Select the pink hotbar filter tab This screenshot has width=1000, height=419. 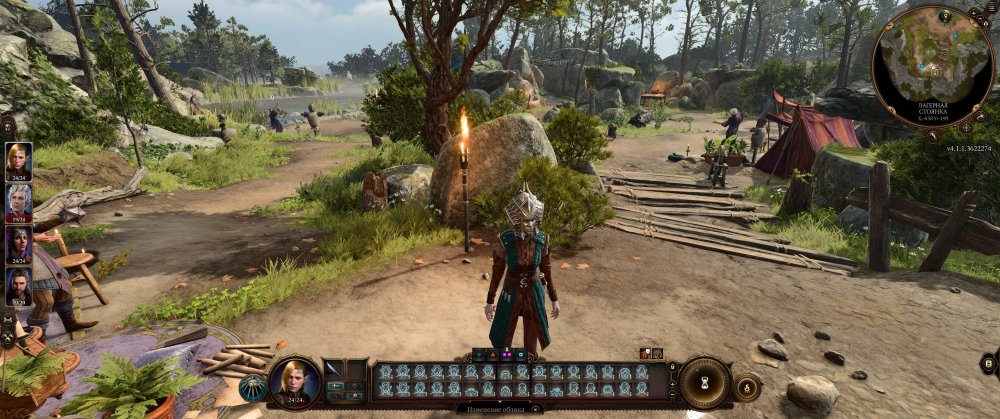507,354
